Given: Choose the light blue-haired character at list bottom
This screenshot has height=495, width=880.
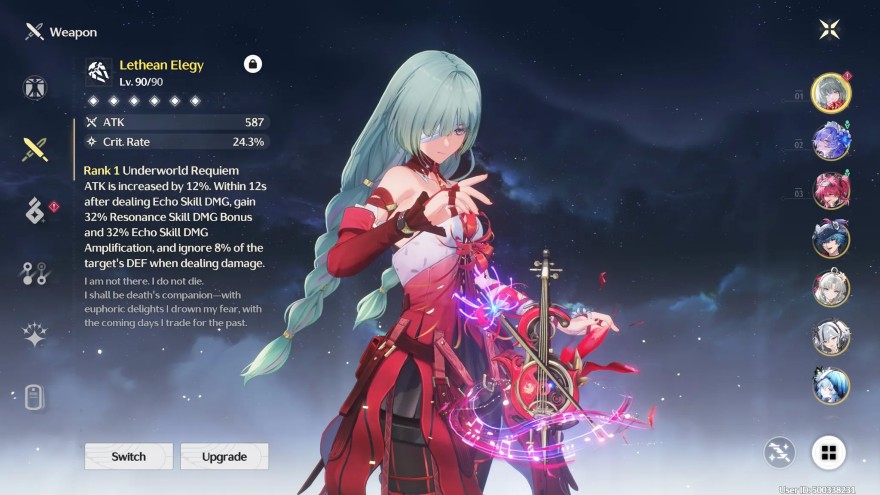Looking at the screenshot, I should (831, 385).
